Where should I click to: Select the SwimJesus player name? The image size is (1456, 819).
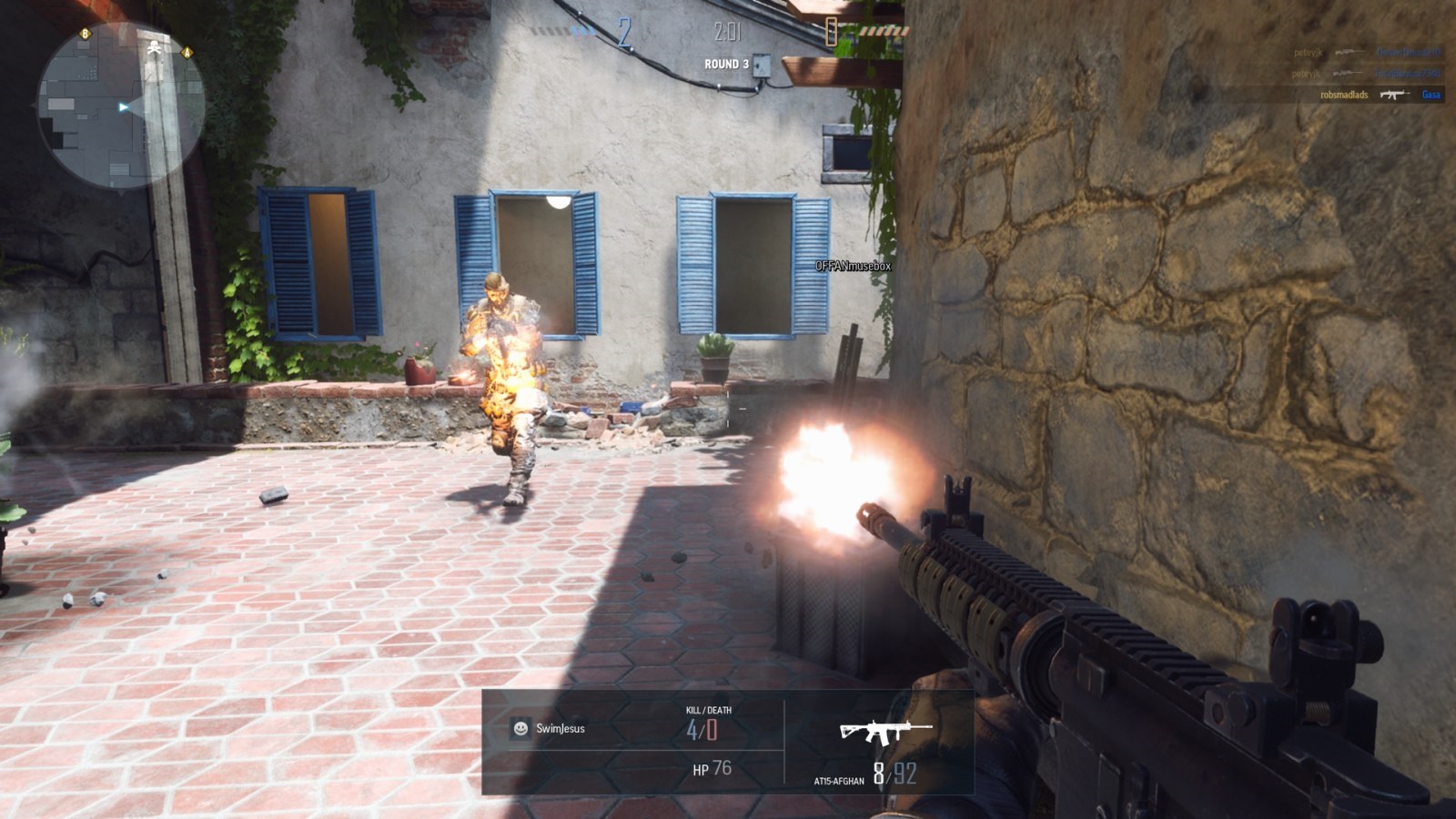click(560, 728)
